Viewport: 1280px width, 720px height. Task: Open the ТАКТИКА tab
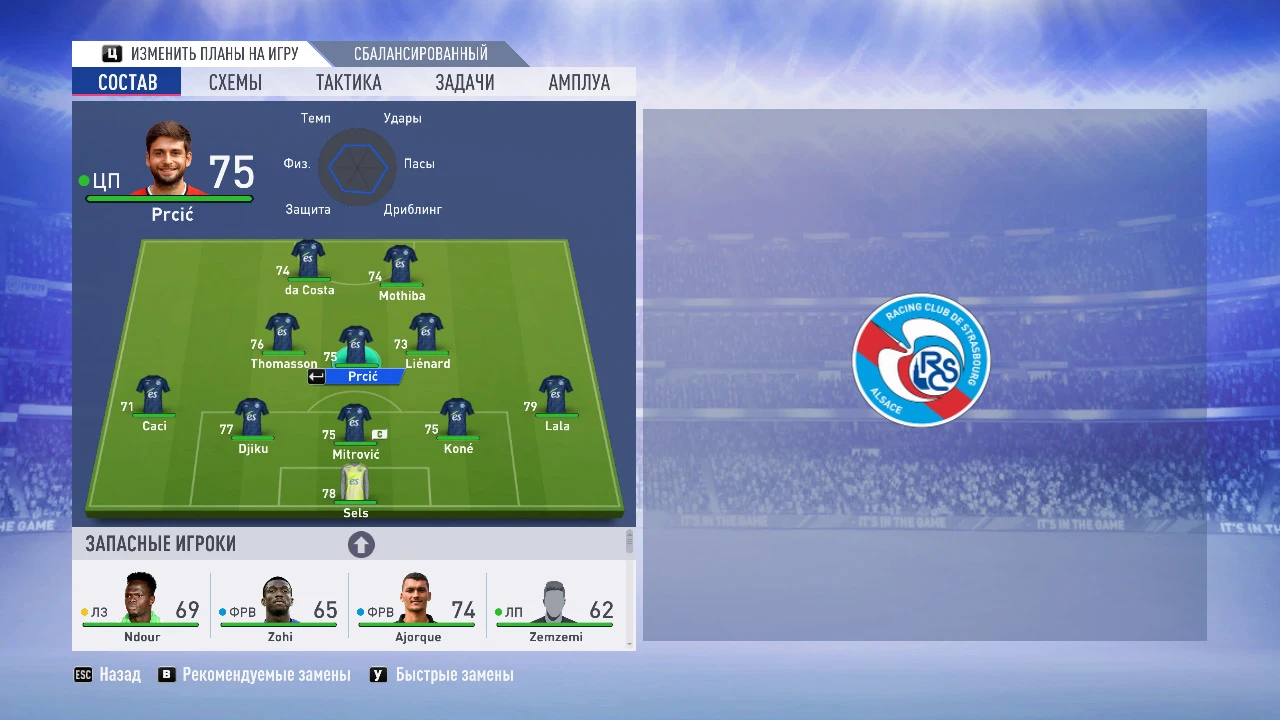pyautogui.click(x=348, y=82)
